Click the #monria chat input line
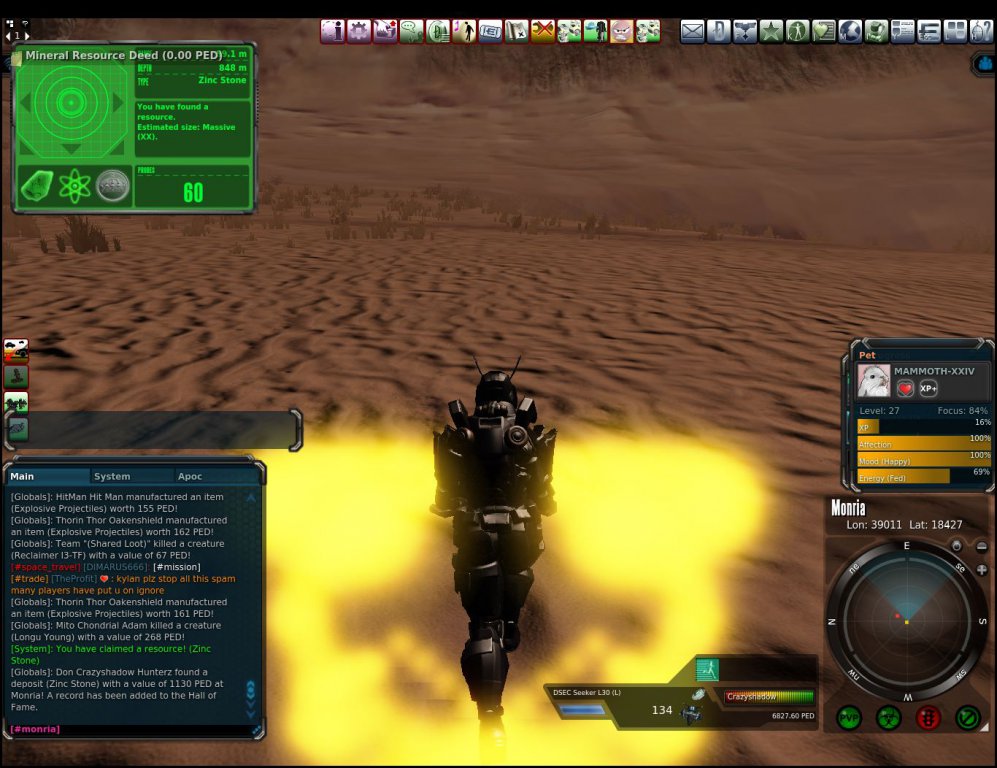The image size is (997, 768). [130, 729]
